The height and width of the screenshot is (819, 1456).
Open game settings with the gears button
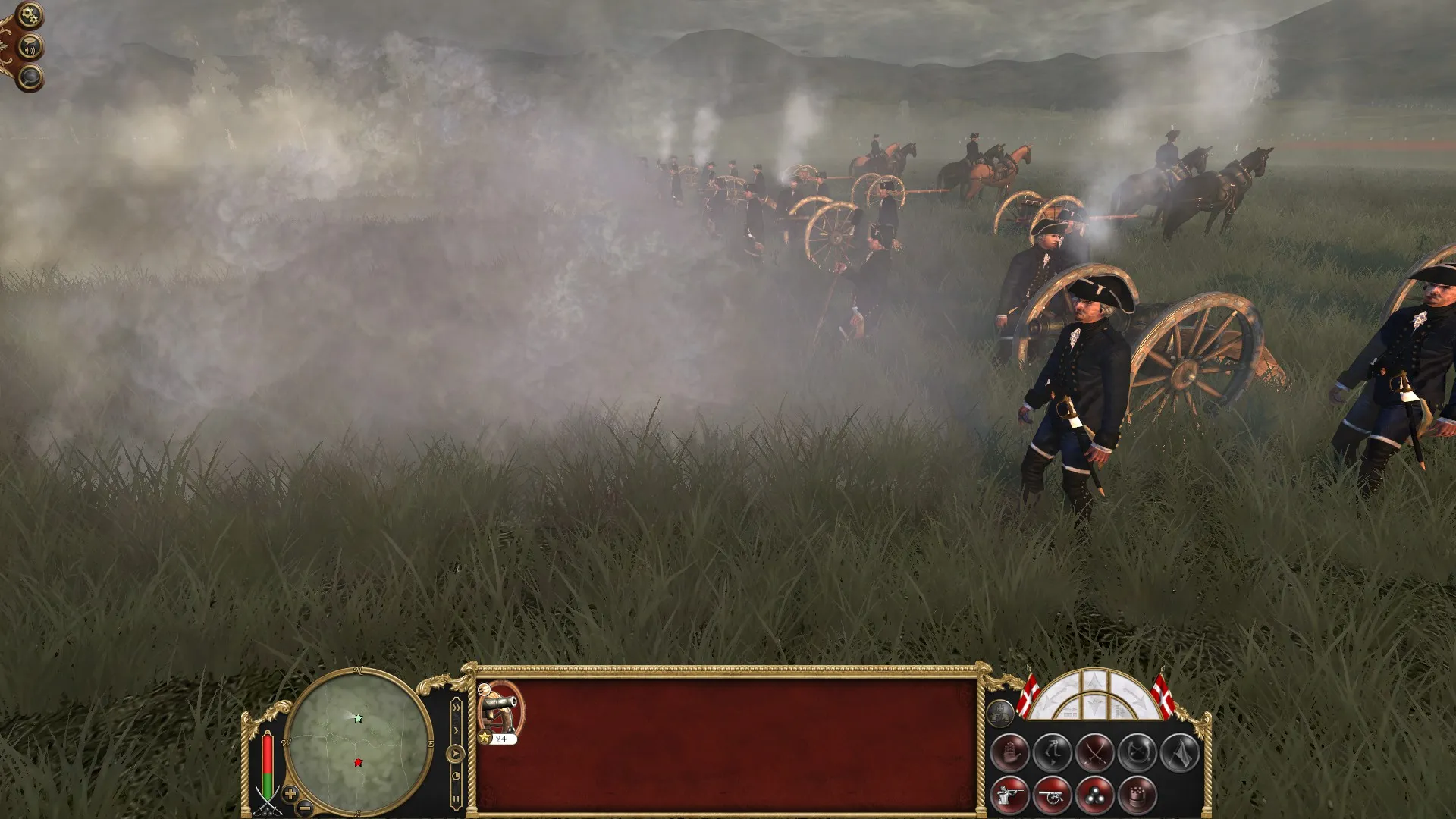click(x=30, y=14)
